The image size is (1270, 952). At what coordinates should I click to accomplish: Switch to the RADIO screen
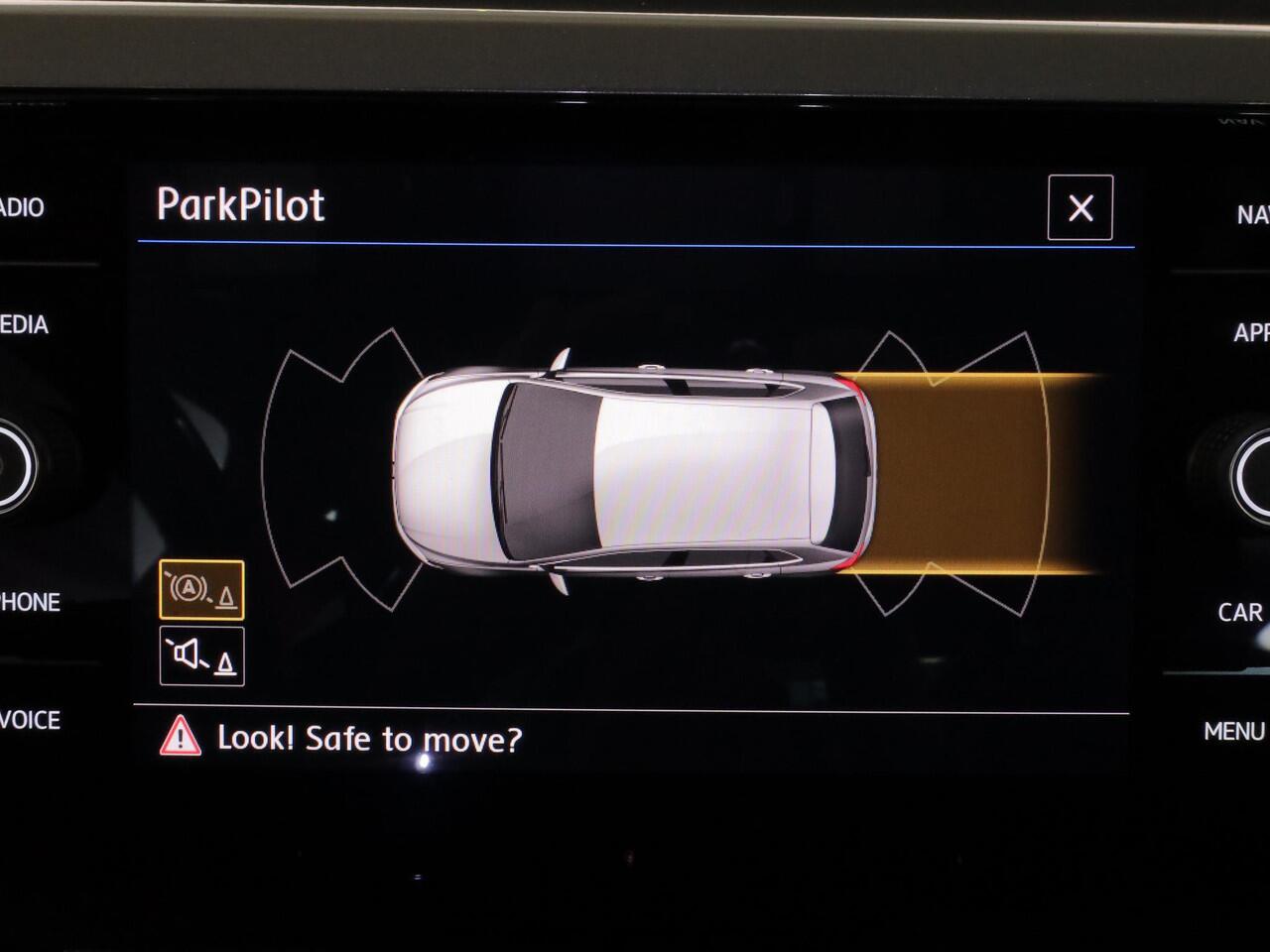click(x=22, y=207)
